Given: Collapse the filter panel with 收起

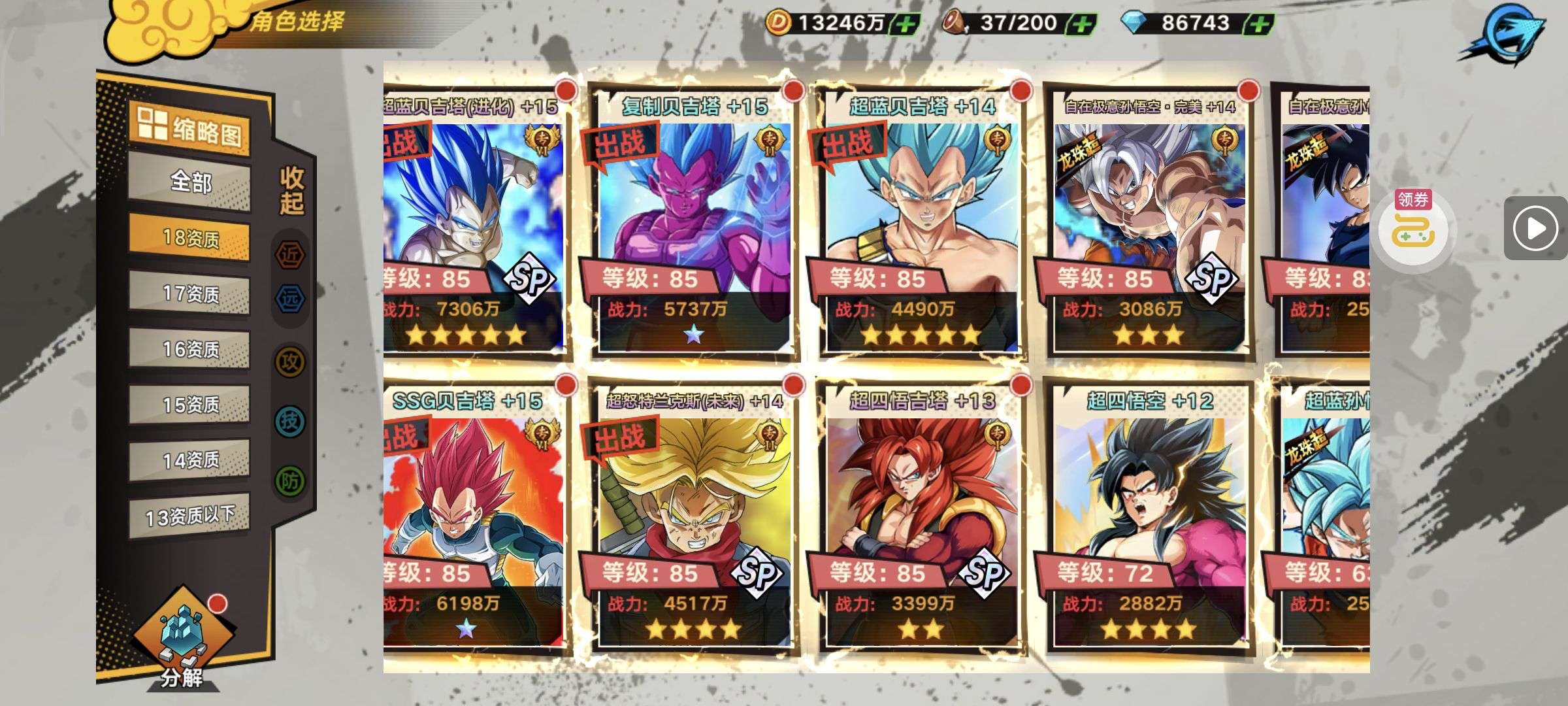Looking at the screenshot, I should click(x=291, y=190).
